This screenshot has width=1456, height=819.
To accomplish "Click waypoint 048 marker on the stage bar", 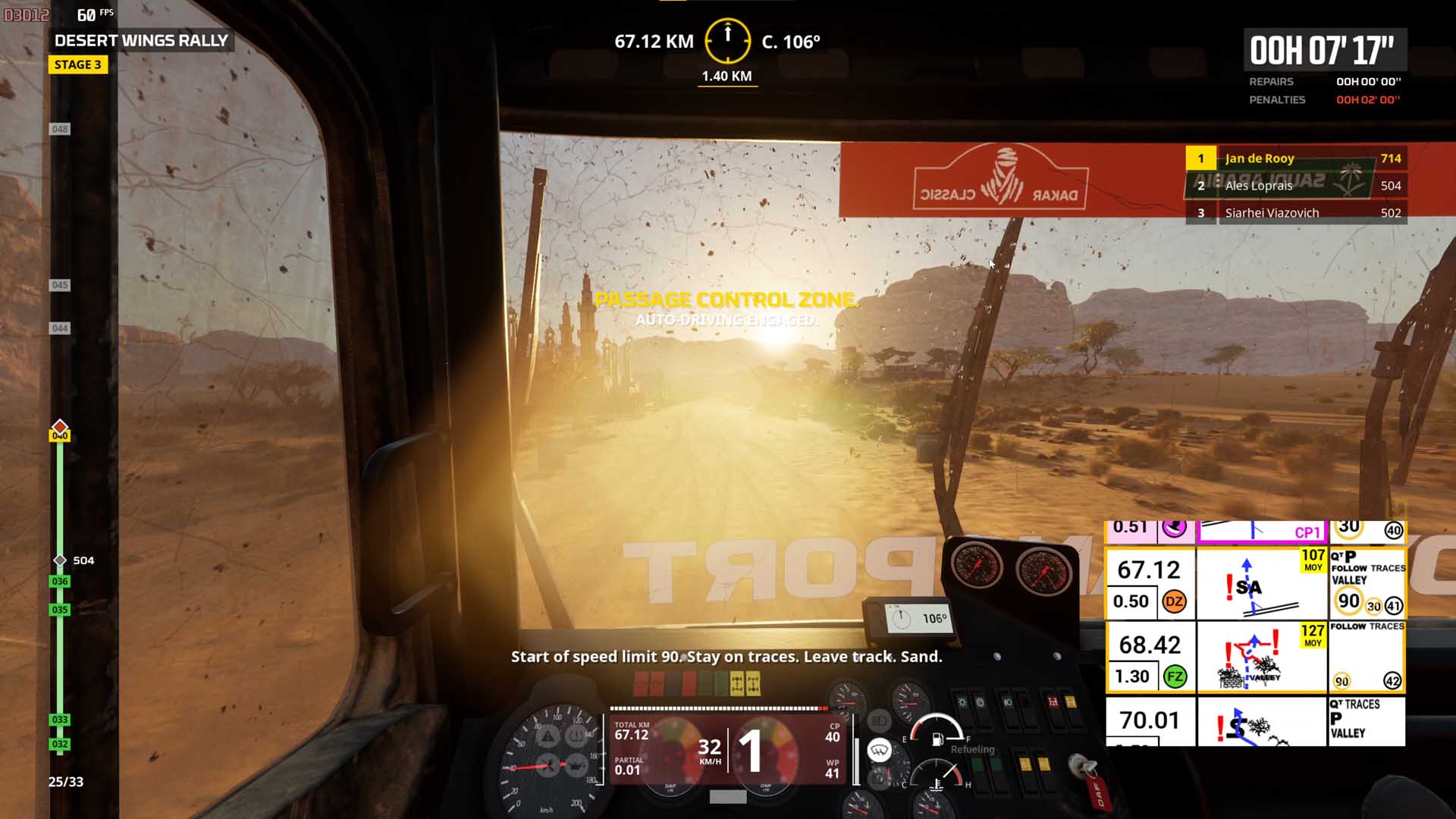I will 60,129.
